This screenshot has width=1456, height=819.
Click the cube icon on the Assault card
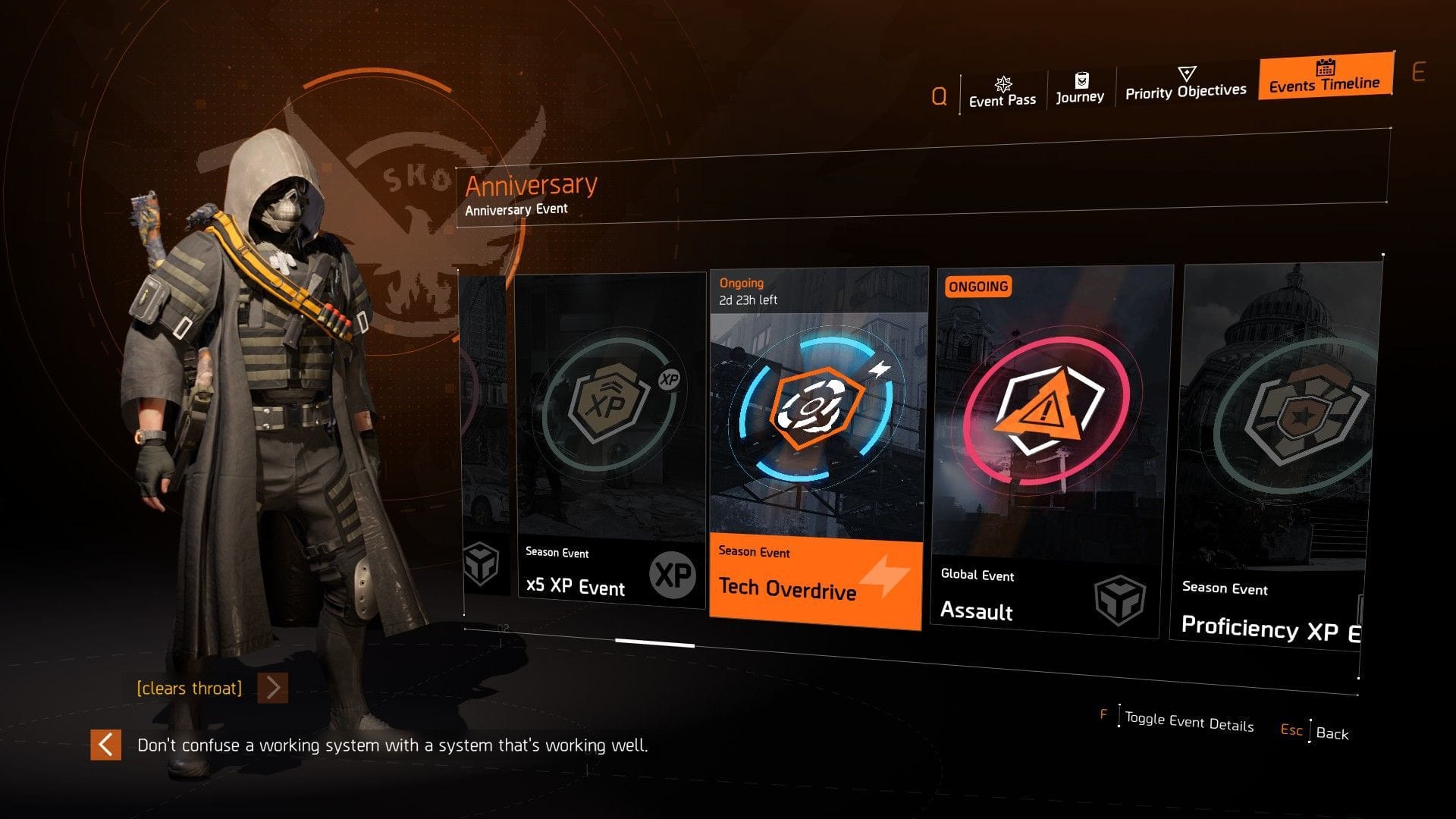click(1120, 599)
